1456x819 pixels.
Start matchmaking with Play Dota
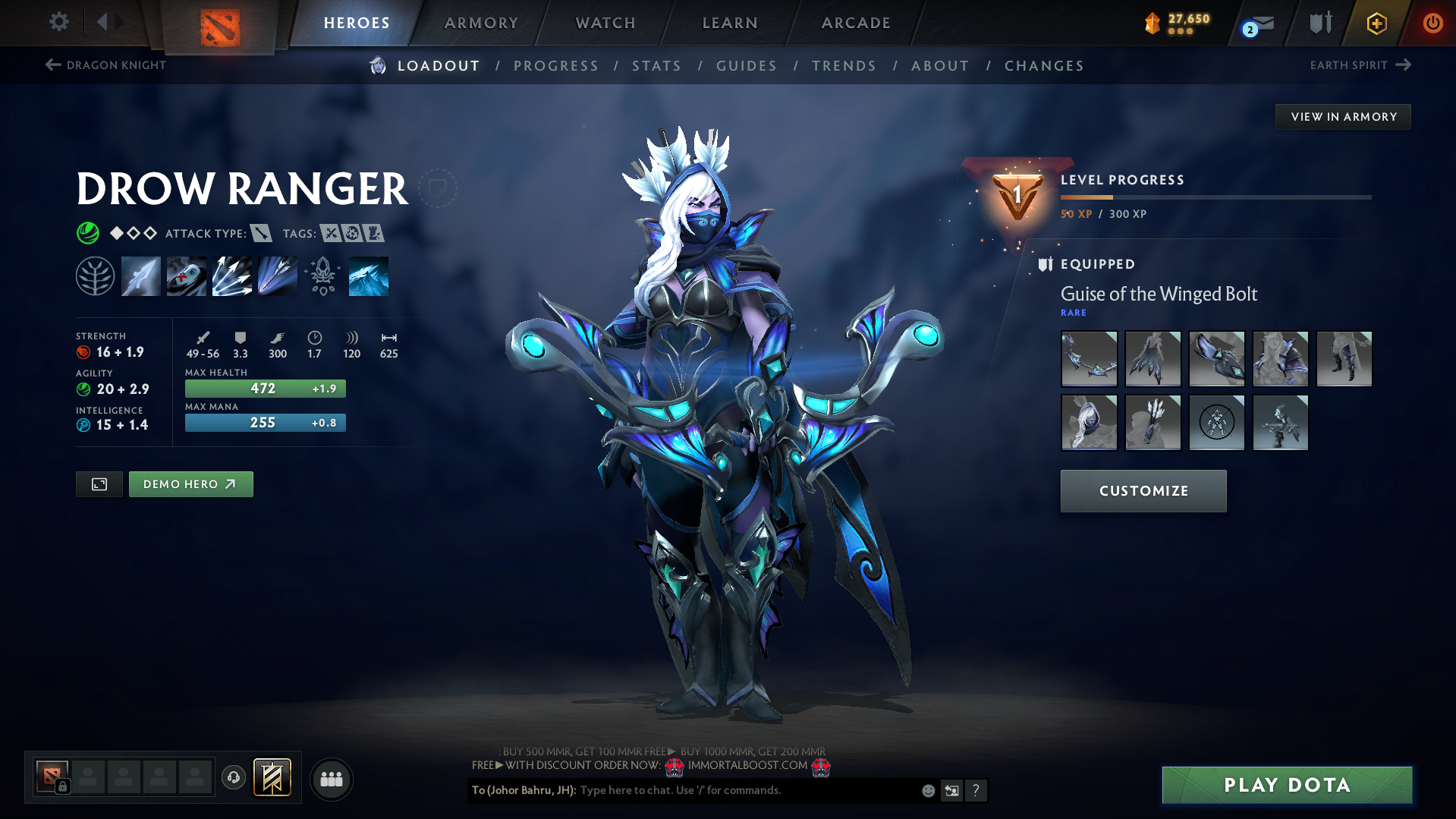(1287, 785)
